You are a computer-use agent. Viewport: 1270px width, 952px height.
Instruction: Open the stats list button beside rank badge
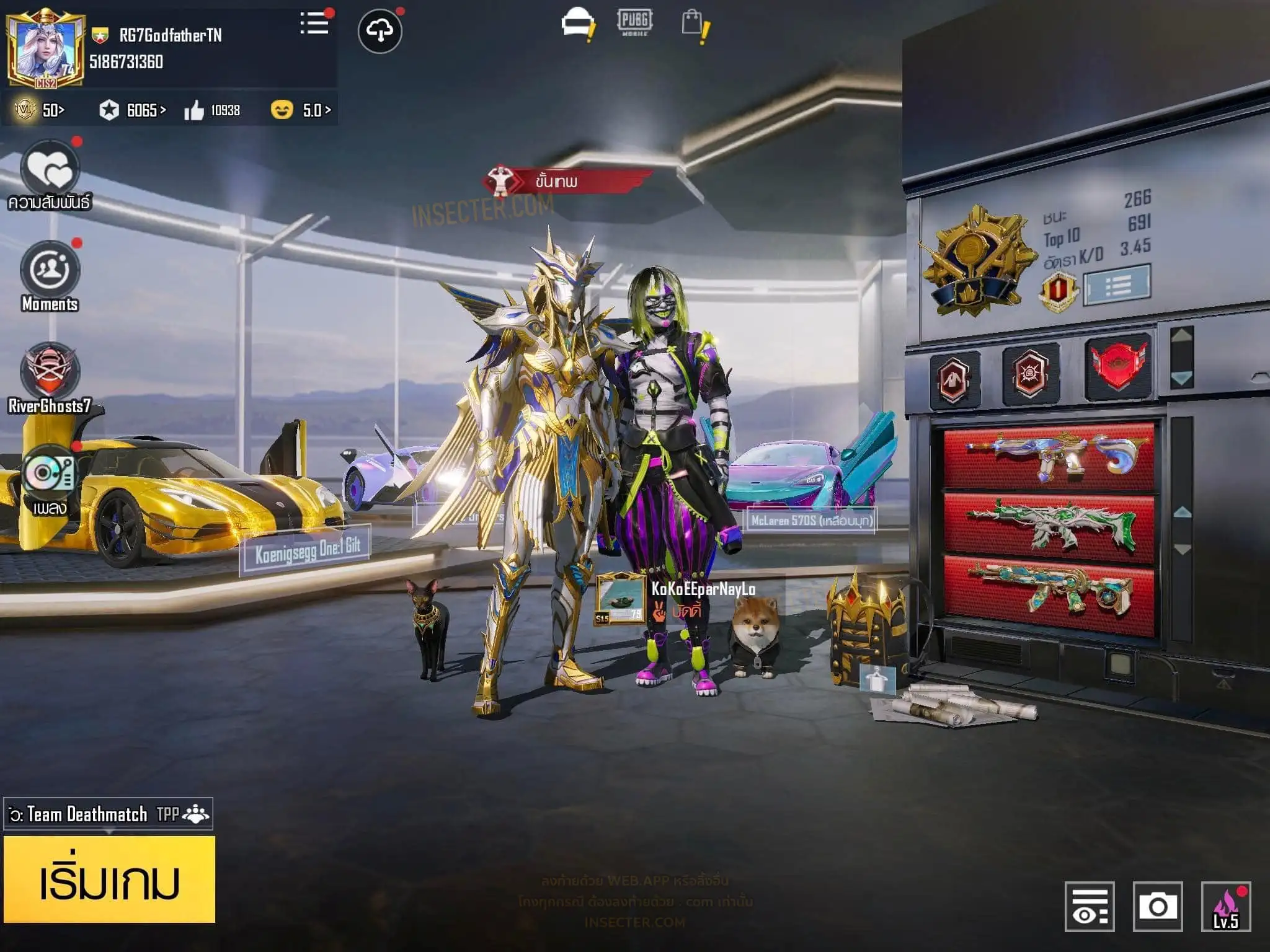point(1117,285)
